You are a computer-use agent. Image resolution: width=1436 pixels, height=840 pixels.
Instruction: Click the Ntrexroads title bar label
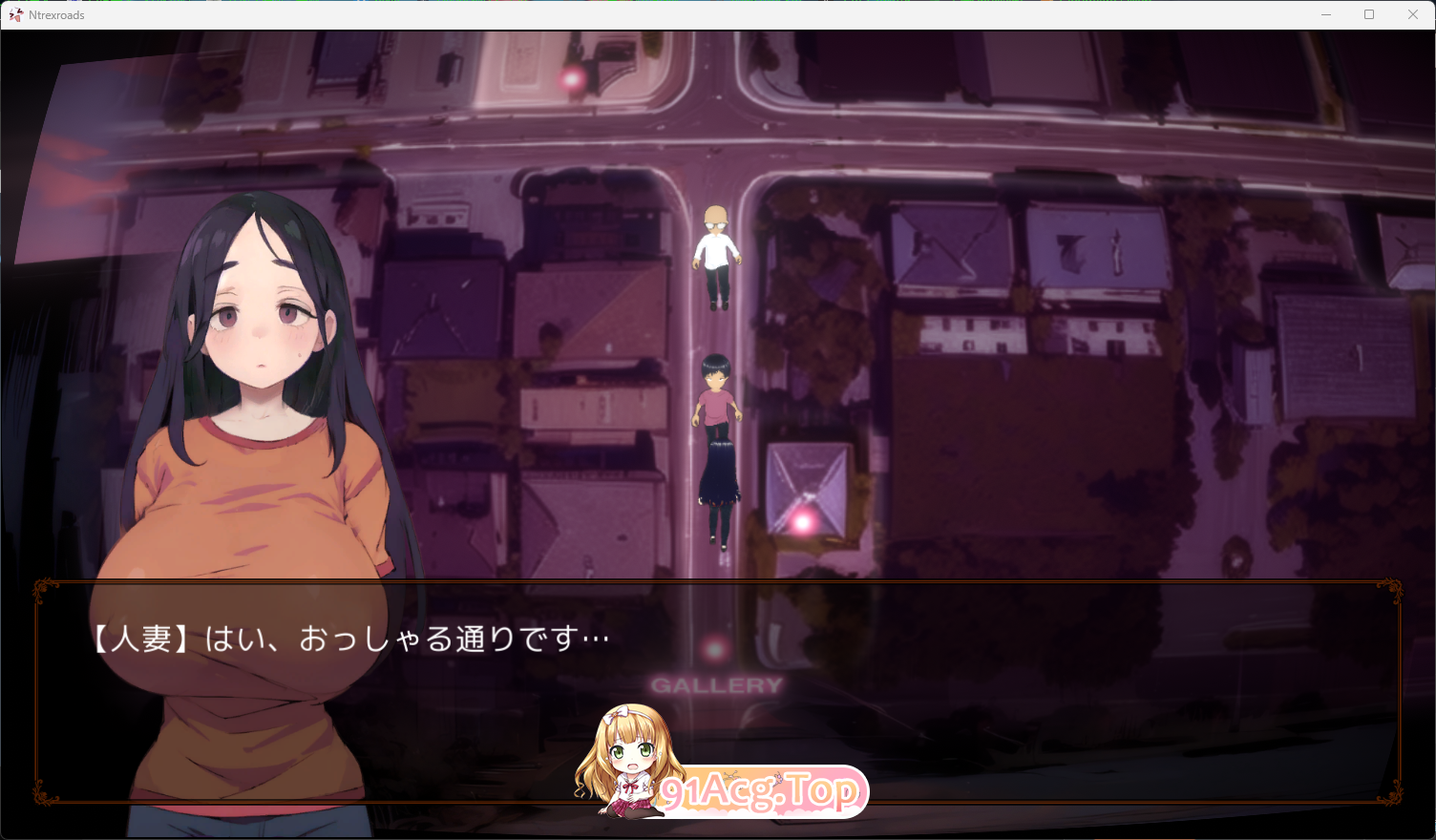(x=55, y=14)
